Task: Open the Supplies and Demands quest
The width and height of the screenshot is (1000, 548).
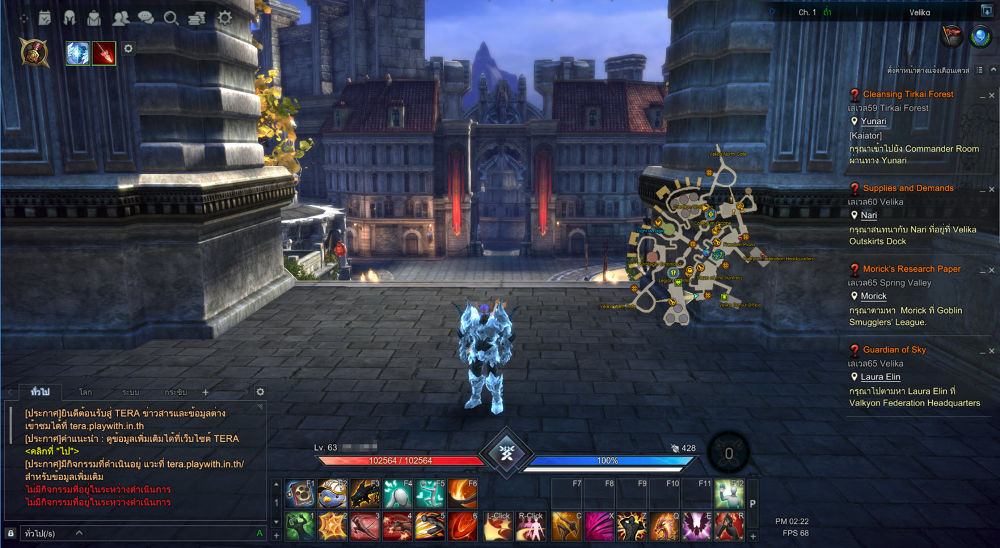Action: (x=908, y=188)
